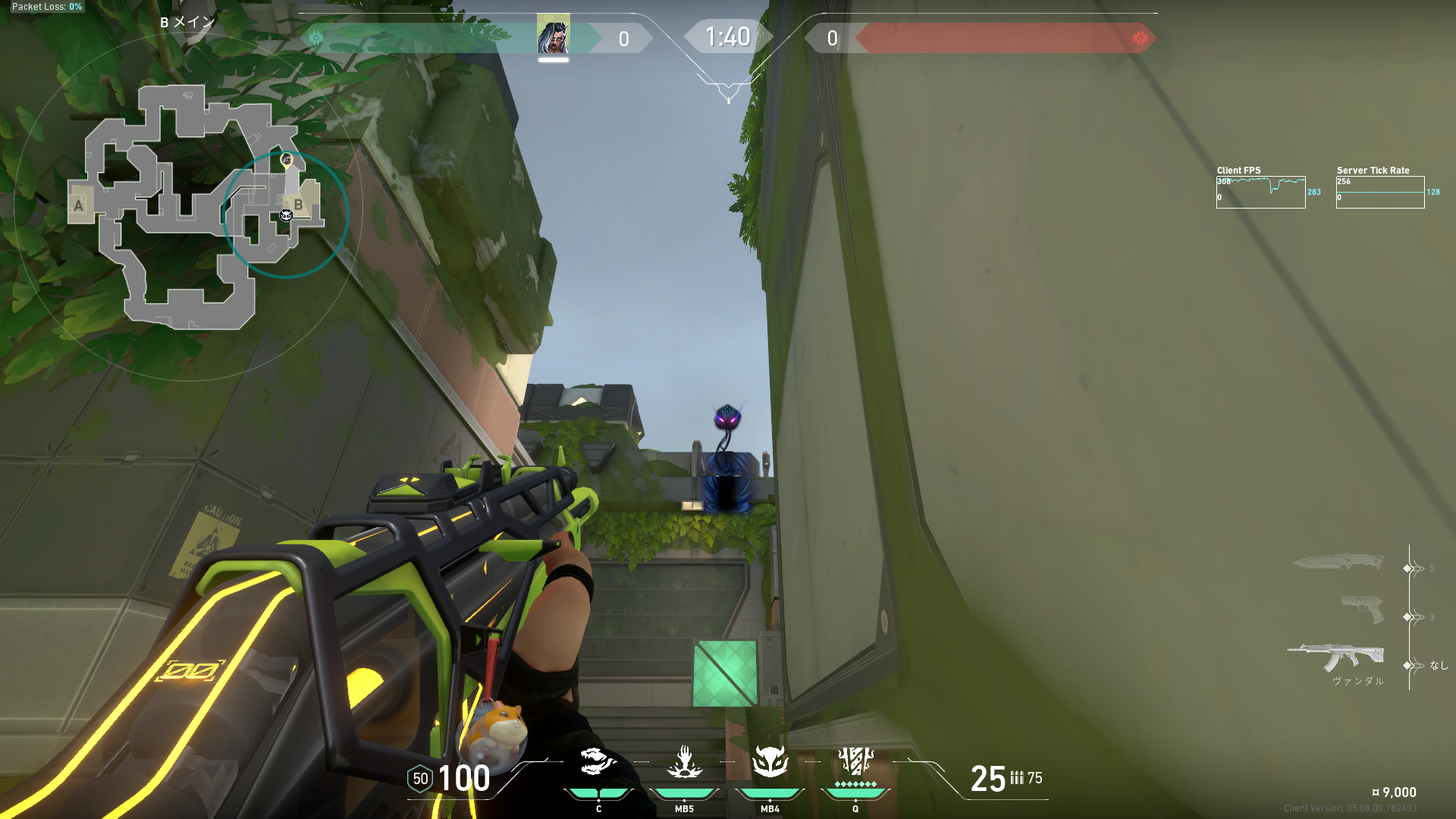This screenshot has width=1456, height=819.
Task: Select the pistol in the weapon list
Action: pos(1361,609)
